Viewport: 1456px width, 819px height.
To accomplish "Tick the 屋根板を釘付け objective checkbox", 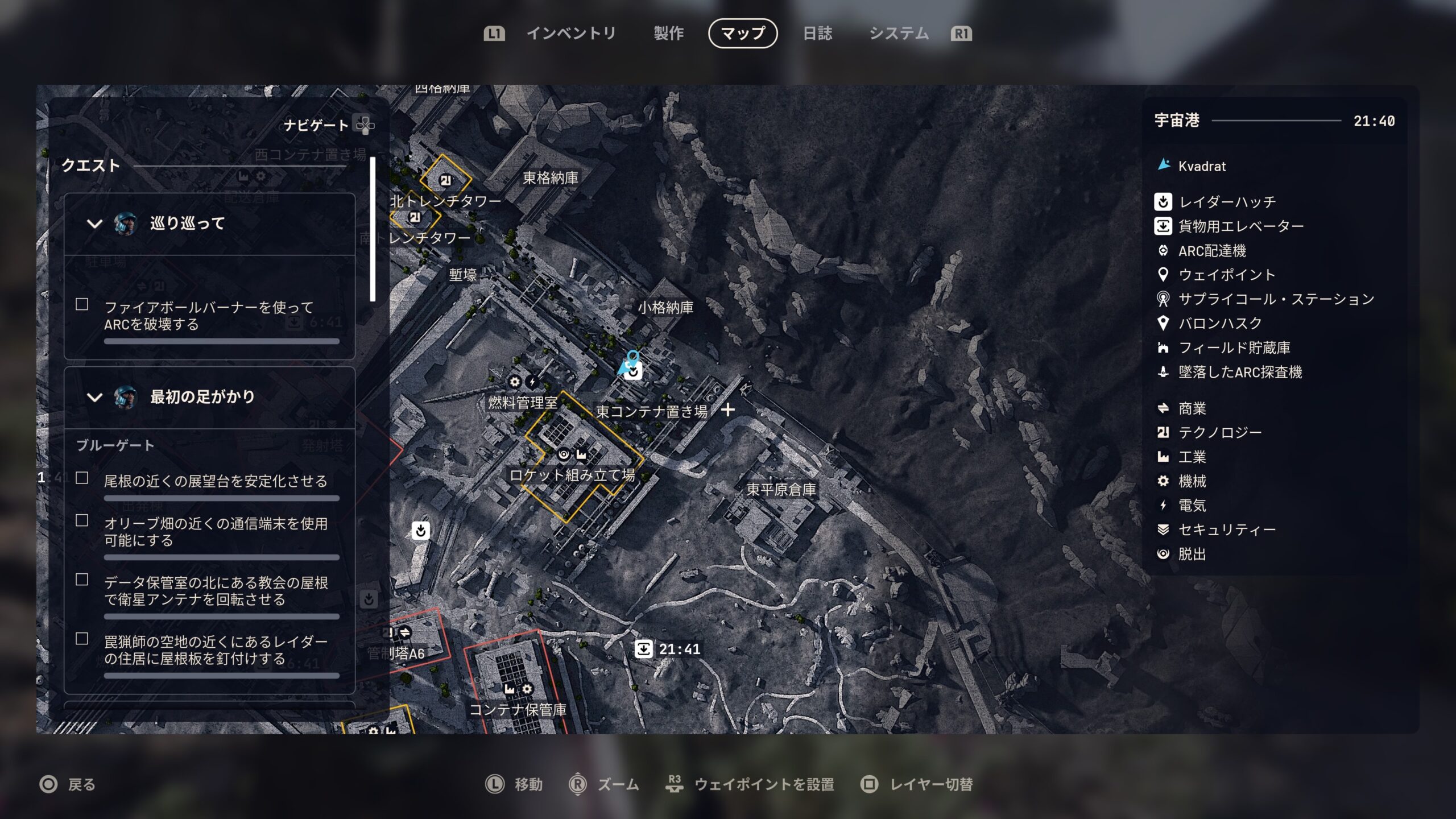I will [82, 639].
